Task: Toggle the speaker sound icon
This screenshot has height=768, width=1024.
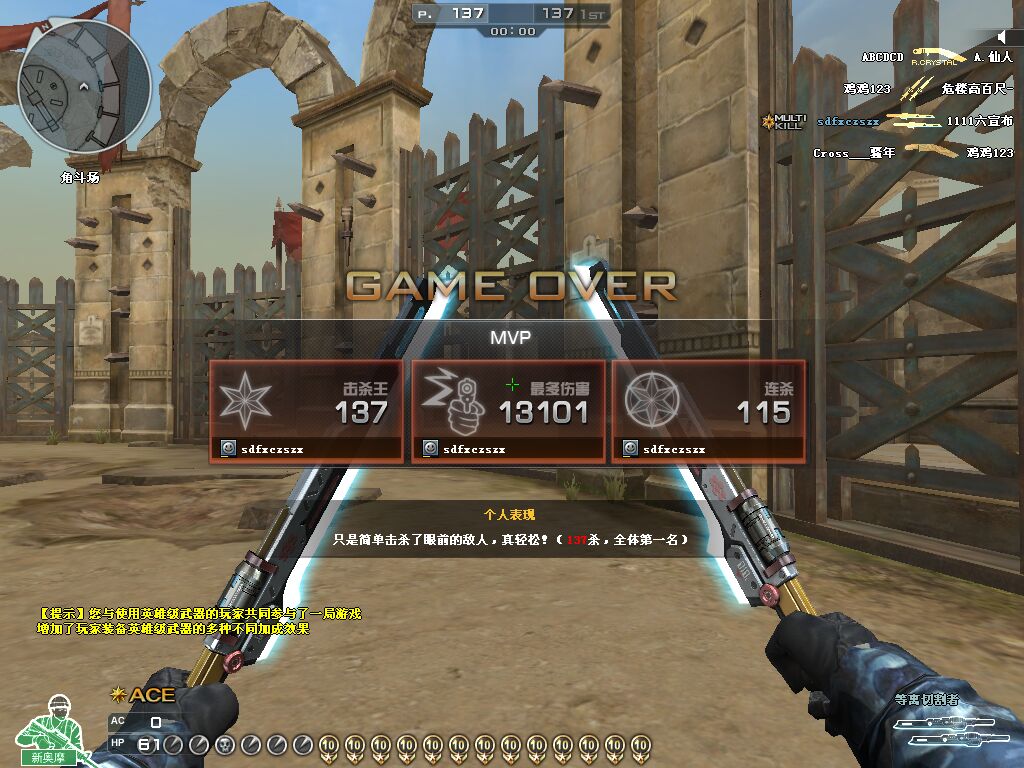Action: pyautogui.click(x=1001, y=37)
